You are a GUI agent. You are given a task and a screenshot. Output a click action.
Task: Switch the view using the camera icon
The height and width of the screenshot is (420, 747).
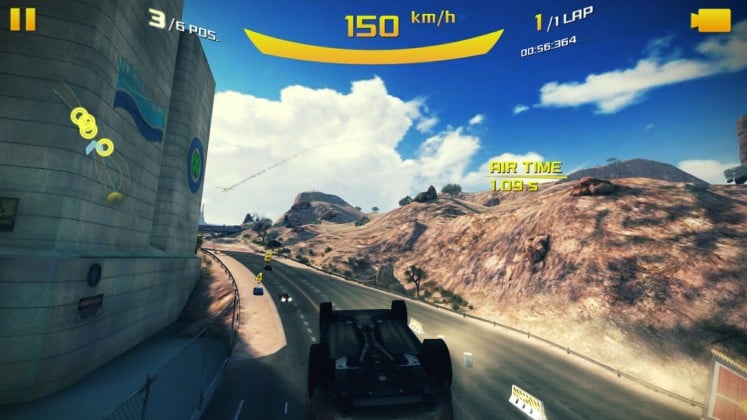point(711,20)
